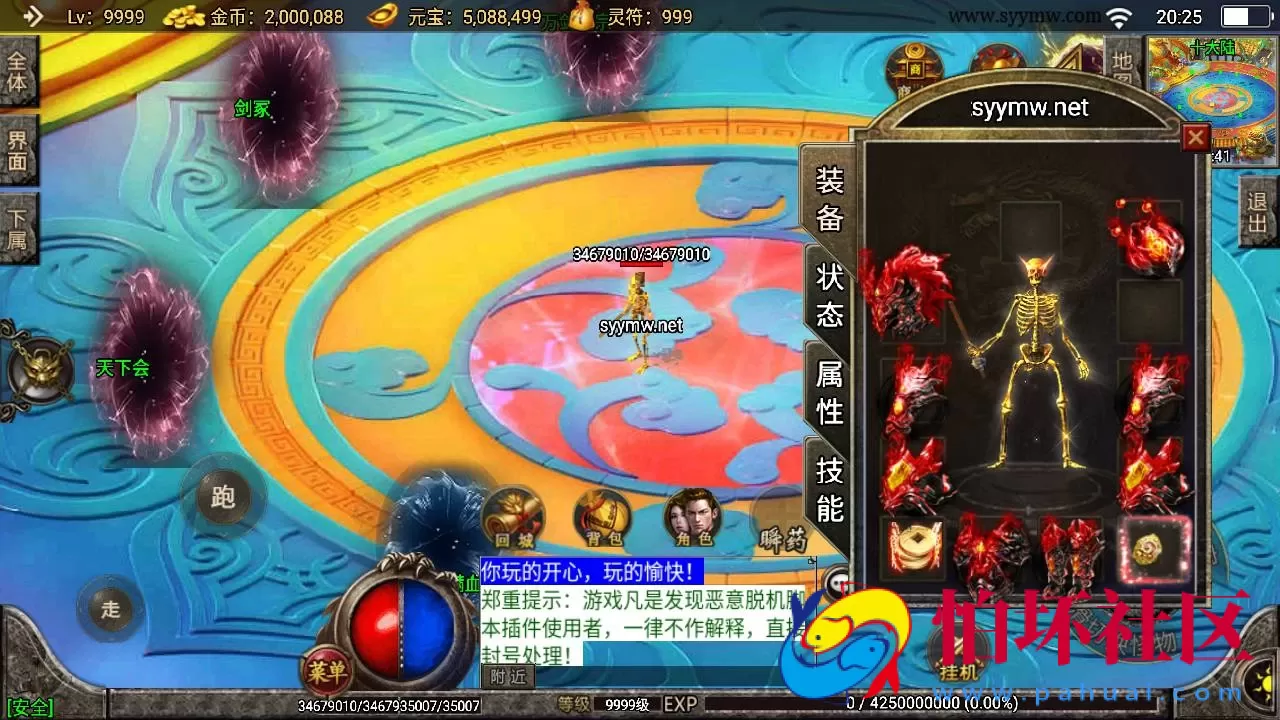Expand the 全体 chat channel panel
Screen dimensions: 1280x720
19,71
